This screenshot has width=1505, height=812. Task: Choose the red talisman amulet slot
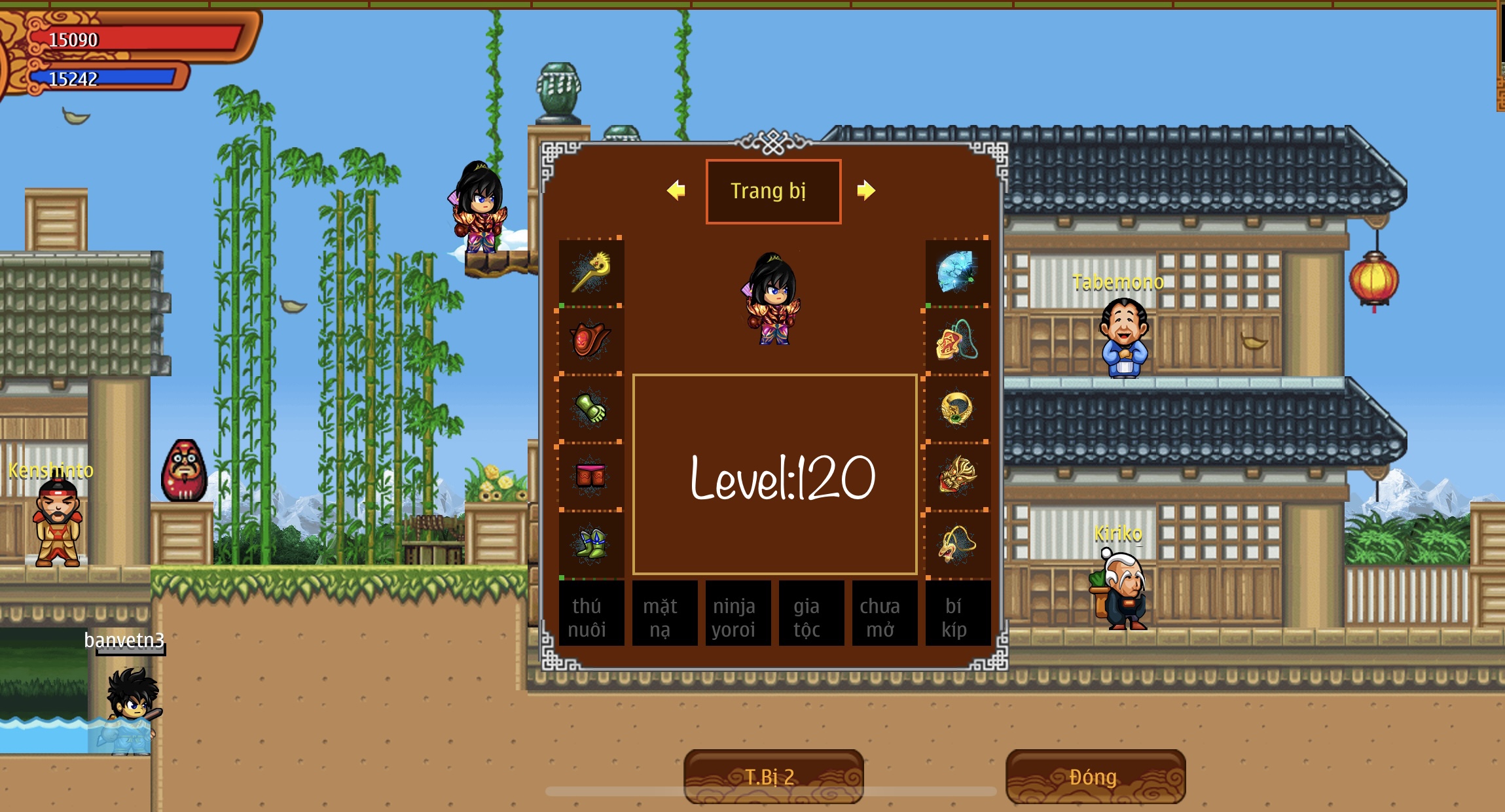[957, 340]
